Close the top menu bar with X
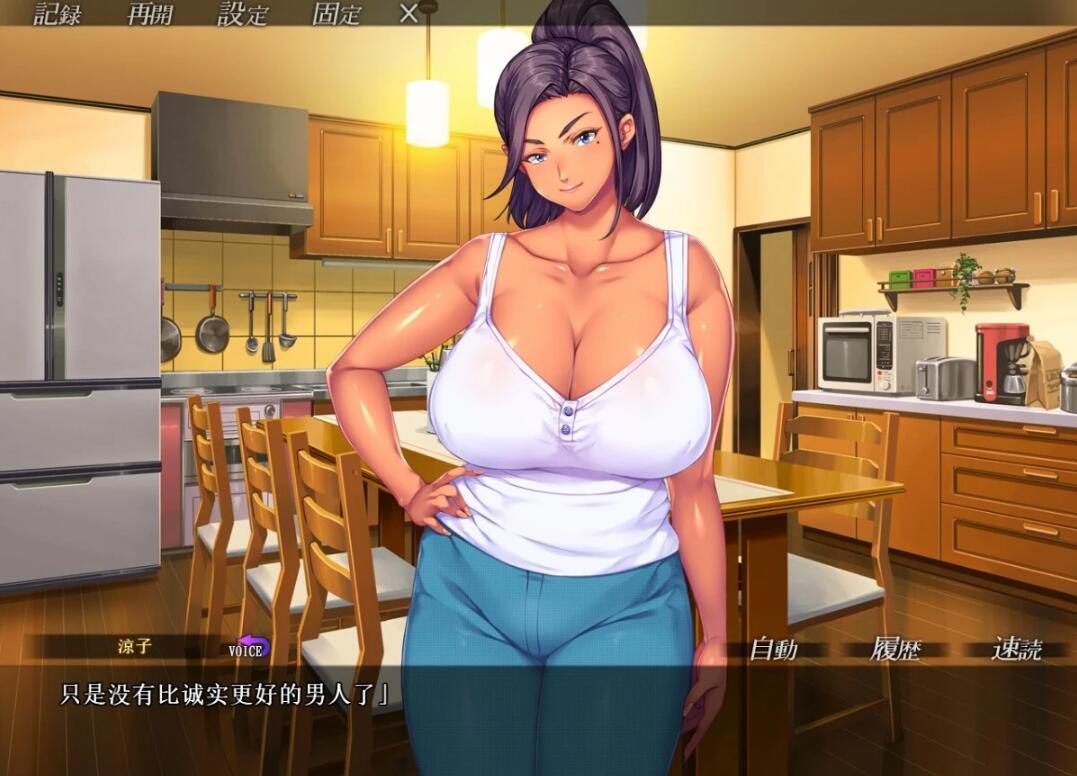1077x776 pixels. pos(408,14)
